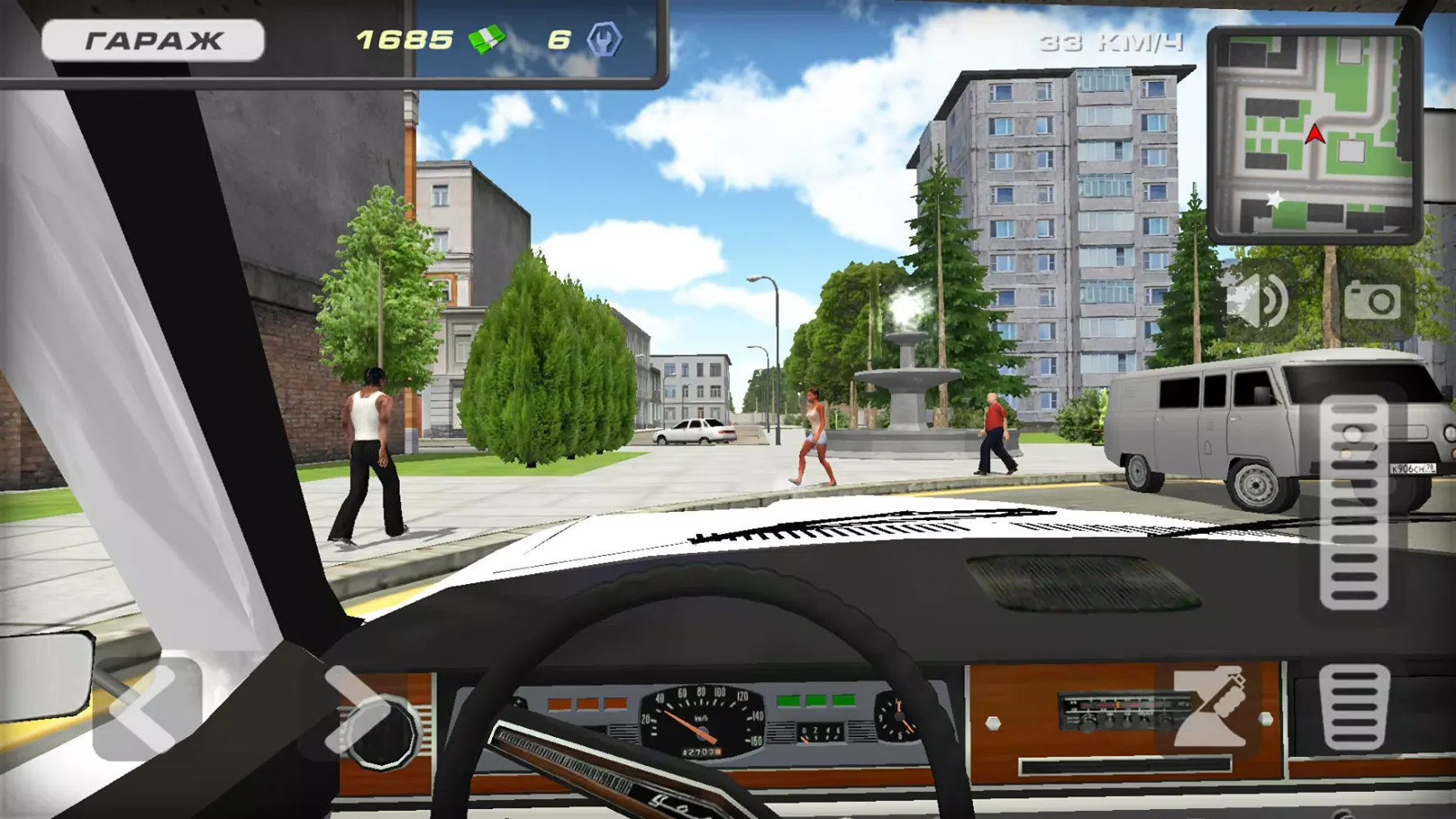Open the city minimap
1456x819 pixels.
(1314, 135)
